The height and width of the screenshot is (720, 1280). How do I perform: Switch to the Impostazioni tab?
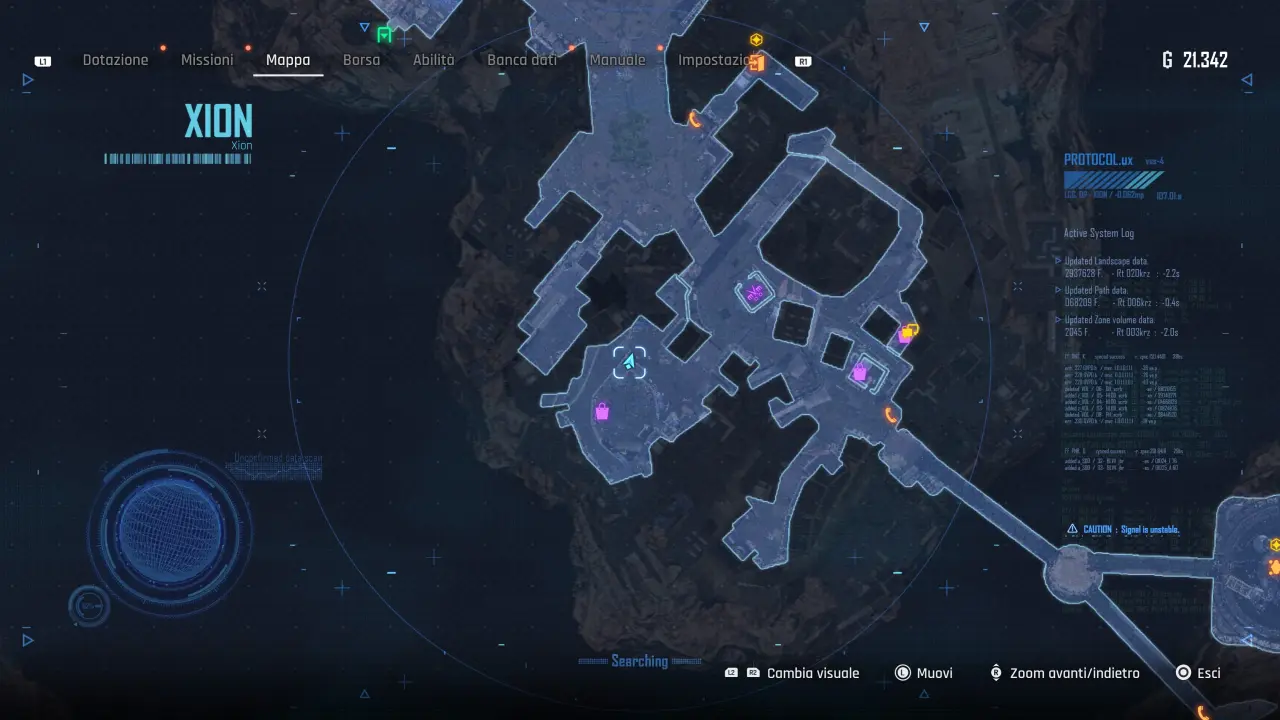point(713,60)
